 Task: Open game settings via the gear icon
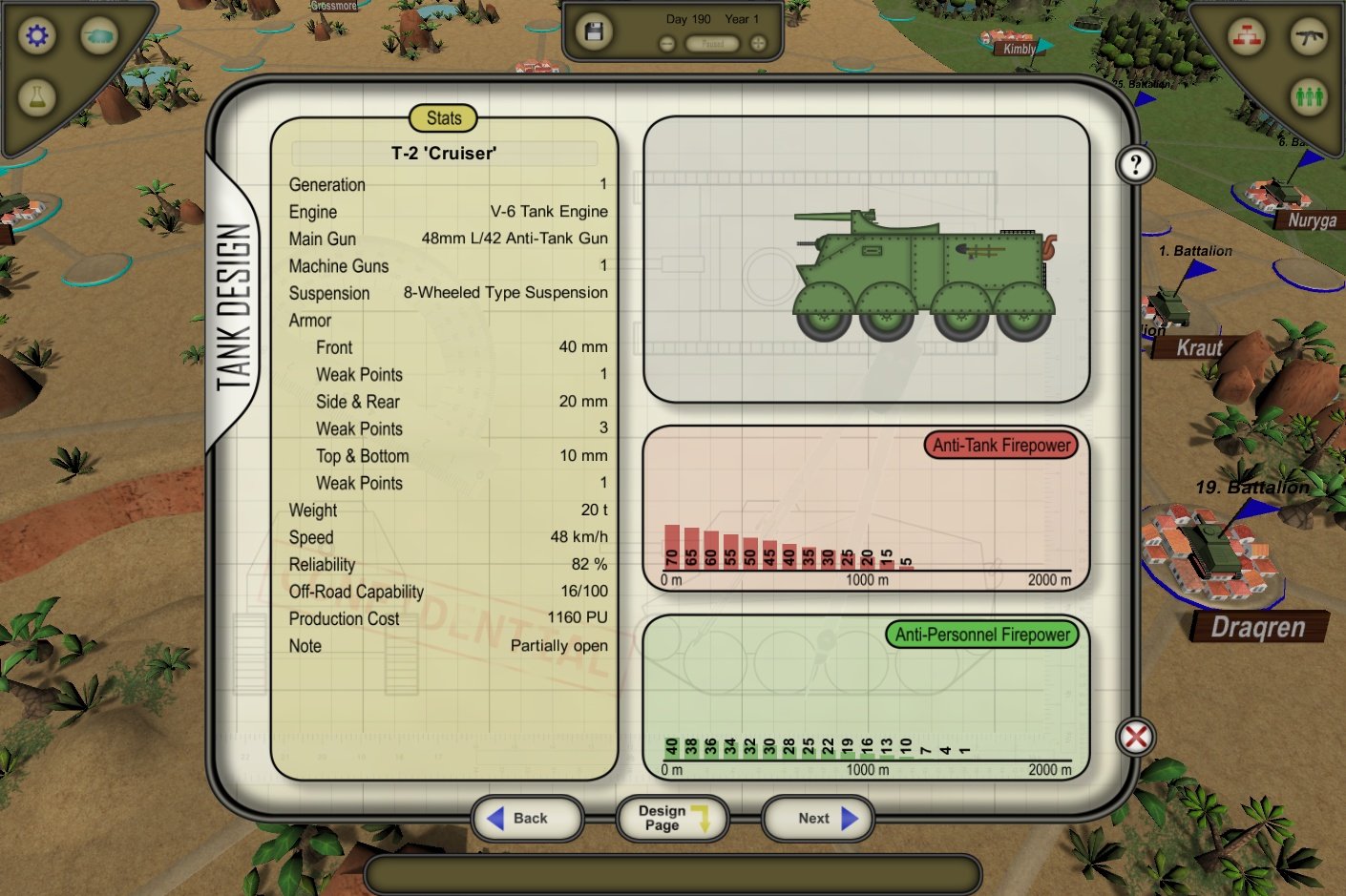pos(36,35)
